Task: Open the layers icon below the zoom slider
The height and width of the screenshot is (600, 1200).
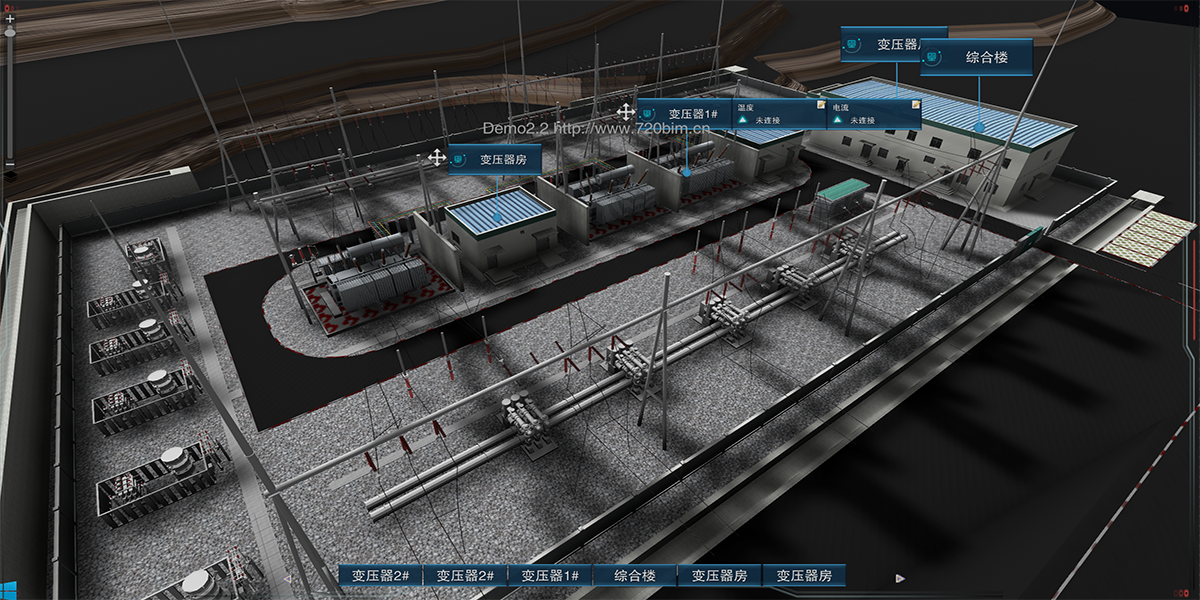Action: [x=10, y=176]
